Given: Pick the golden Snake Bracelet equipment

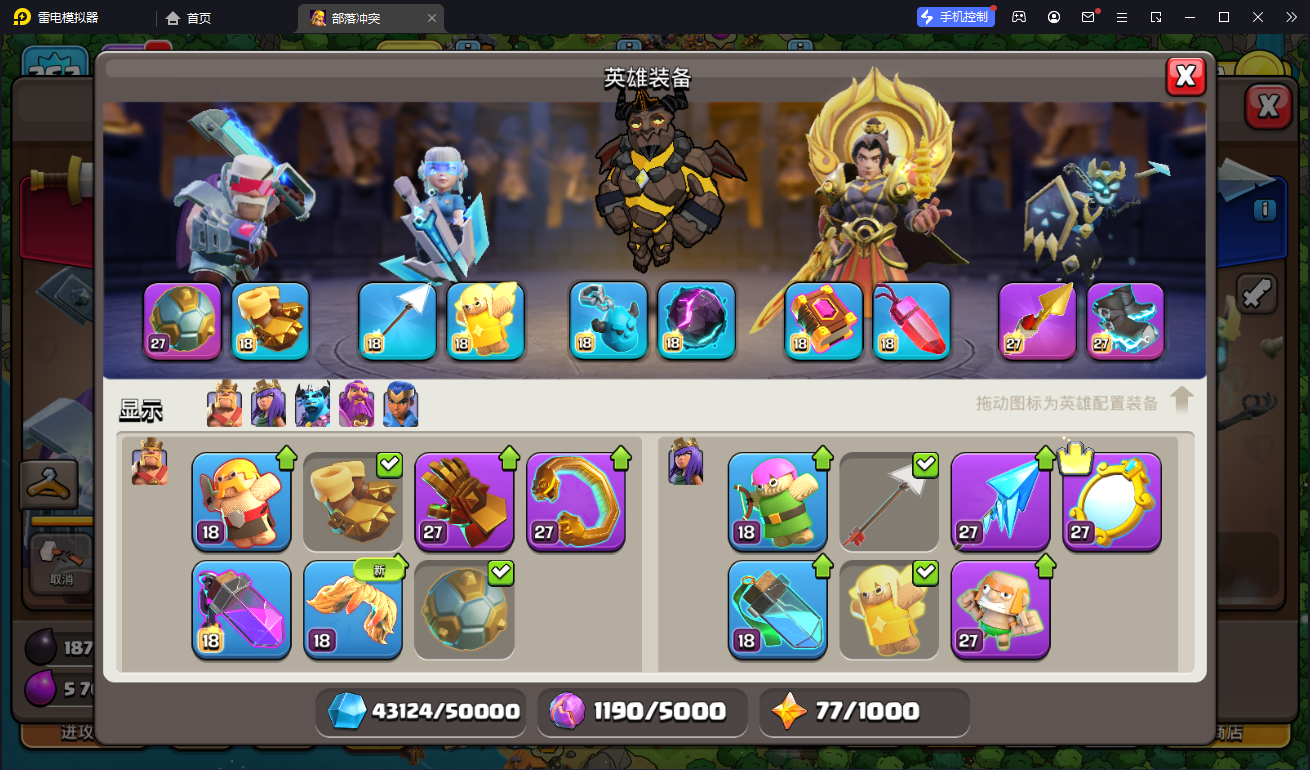Looking at the screenshot, I should point(576,501).
